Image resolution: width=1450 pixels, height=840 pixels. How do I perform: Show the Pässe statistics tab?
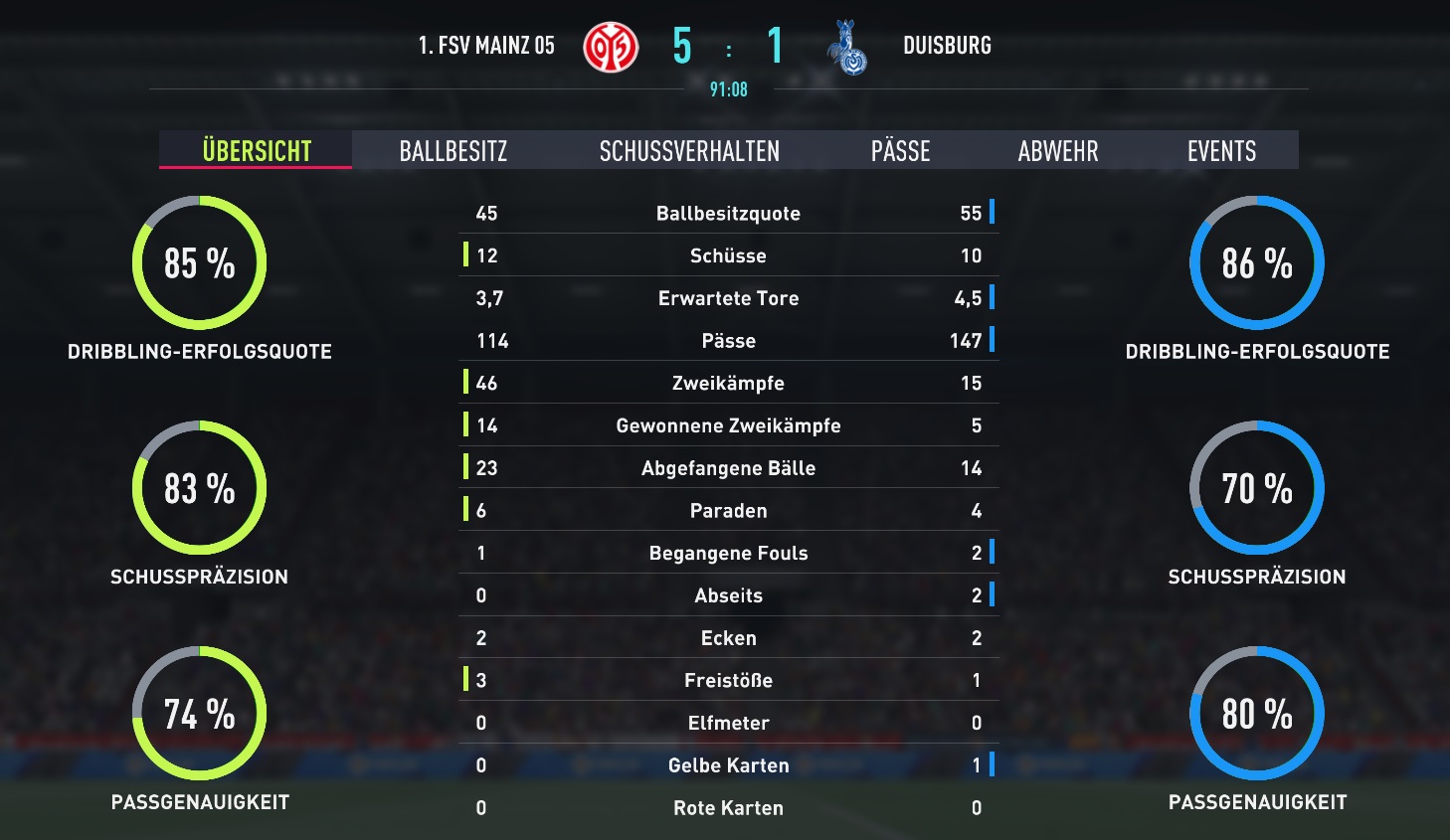point(900,151)
